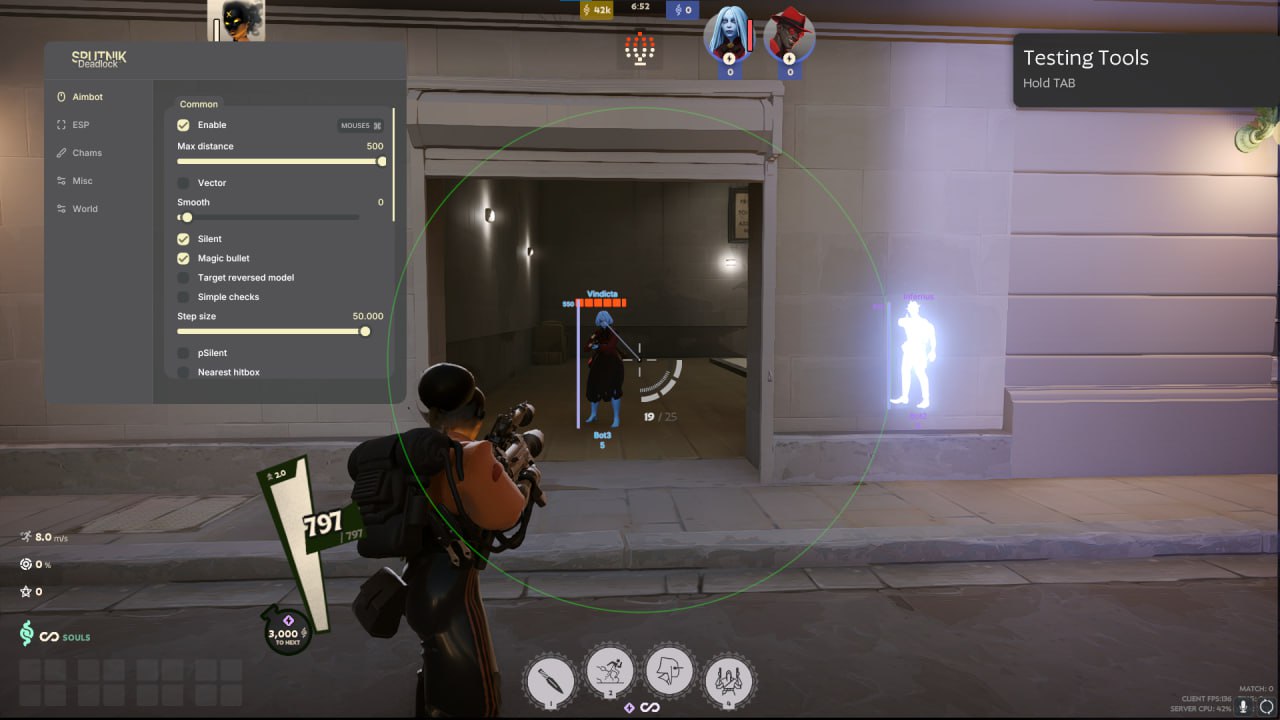
Task: Activate the head profile ability icon
Action: (669, 671)
